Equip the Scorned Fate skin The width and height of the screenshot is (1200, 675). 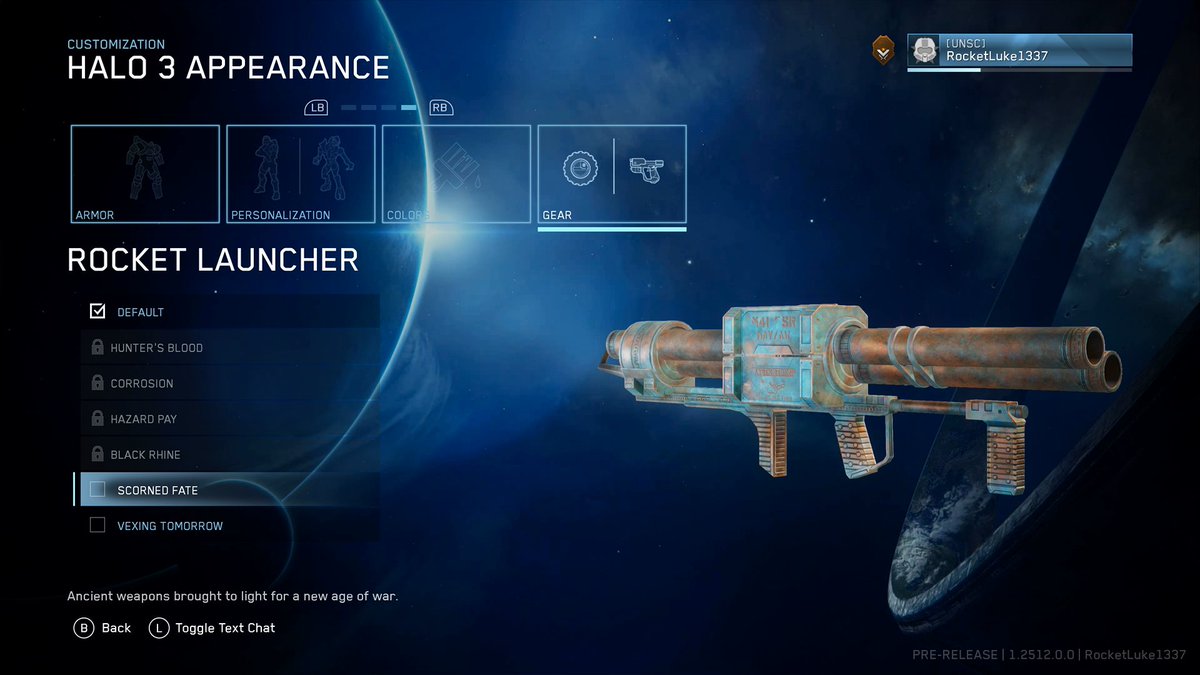pyautogui.click(x=229, y=490)
